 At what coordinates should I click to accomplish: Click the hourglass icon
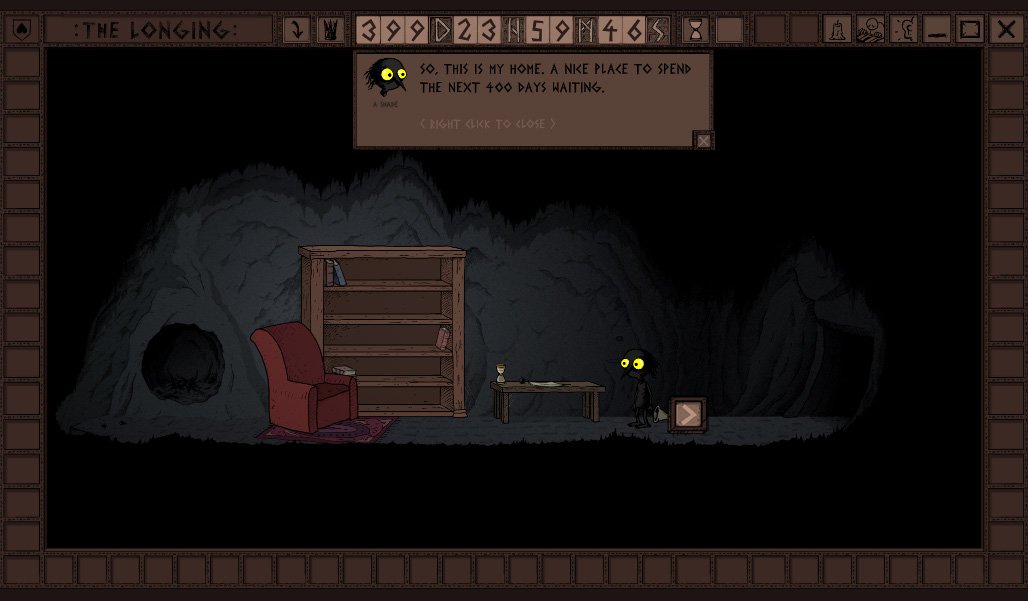(696, 30)
